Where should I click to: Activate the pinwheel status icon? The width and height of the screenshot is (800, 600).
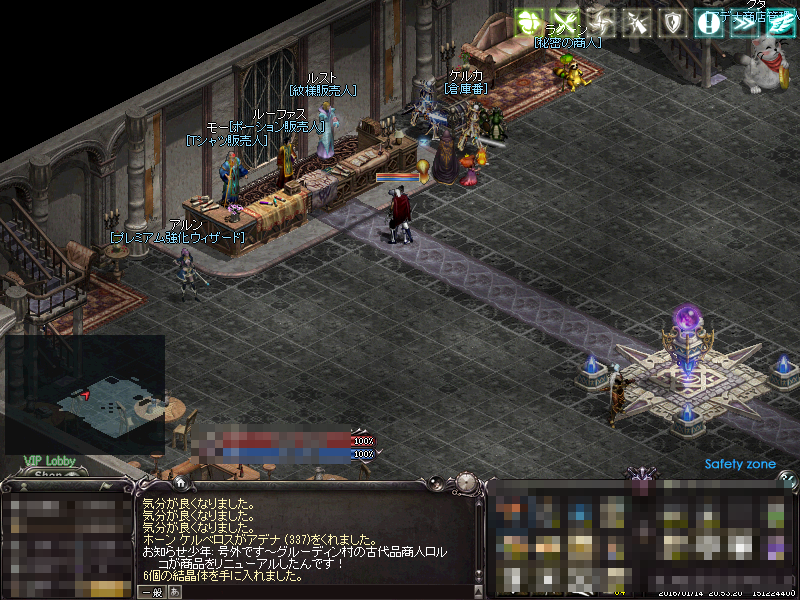(x=600, y=22)
